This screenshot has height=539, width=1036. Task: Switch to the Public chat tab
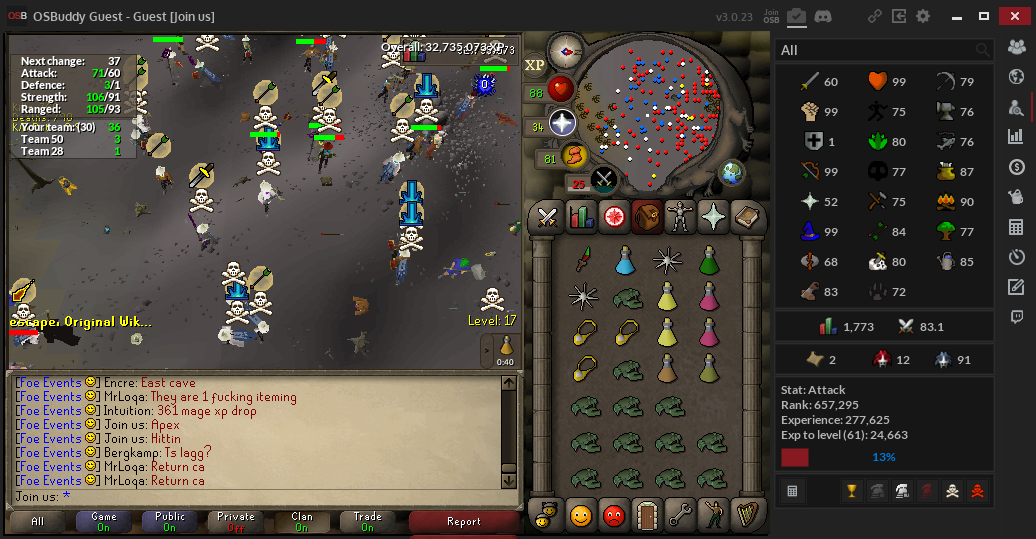tap(170, 522)
